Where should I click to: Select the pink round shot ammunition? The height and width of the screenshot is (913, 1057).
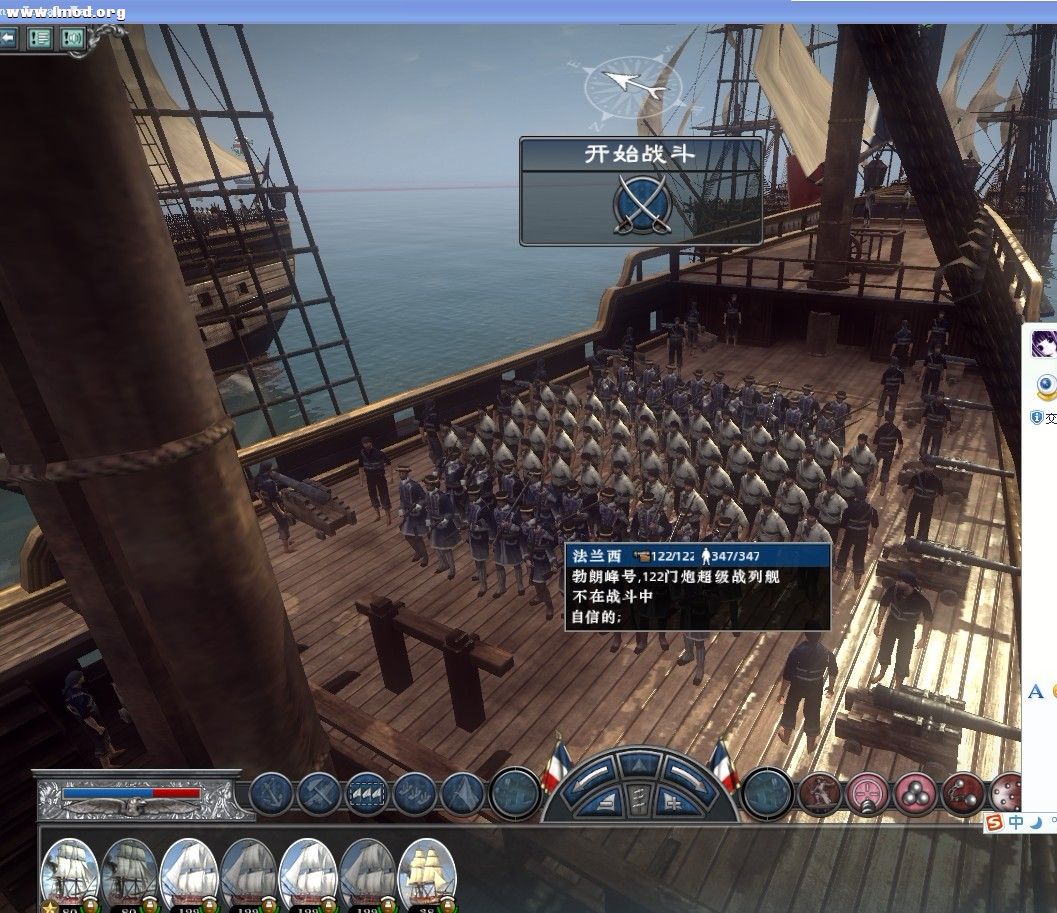pyautogui.click(x=867, y=793)
